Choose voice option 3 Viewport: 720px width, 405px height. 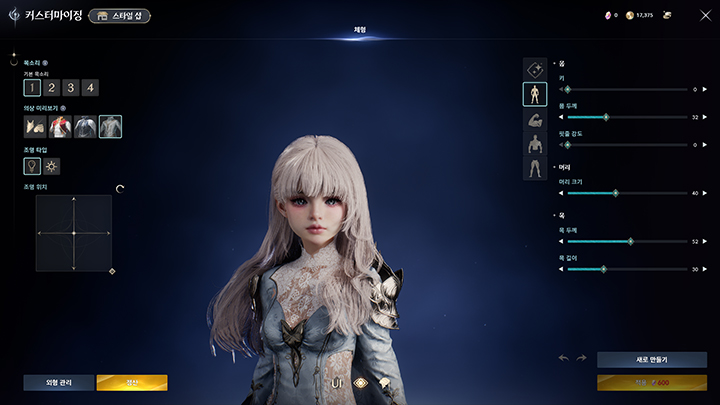point(71,88)
